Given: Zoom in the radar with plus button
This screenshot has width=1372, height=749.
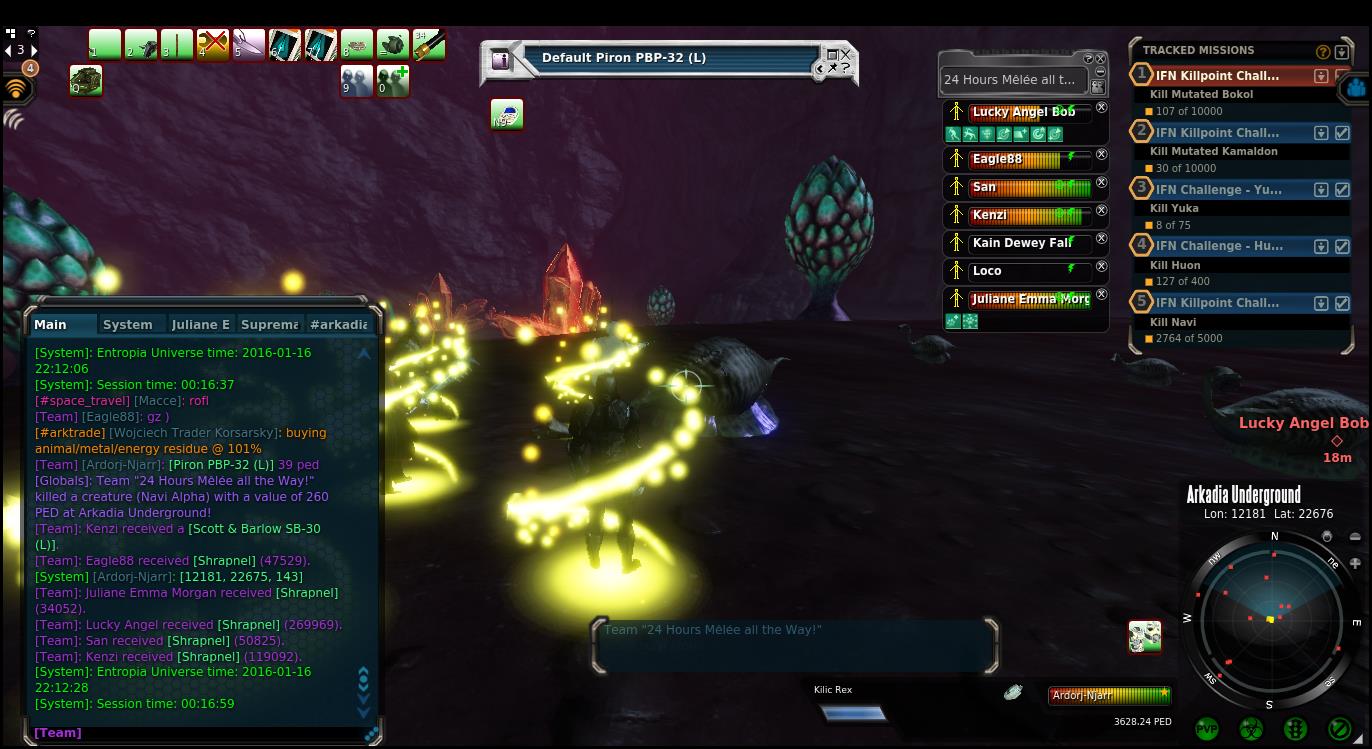Looking at the screenshot, I should point(1355,563).
